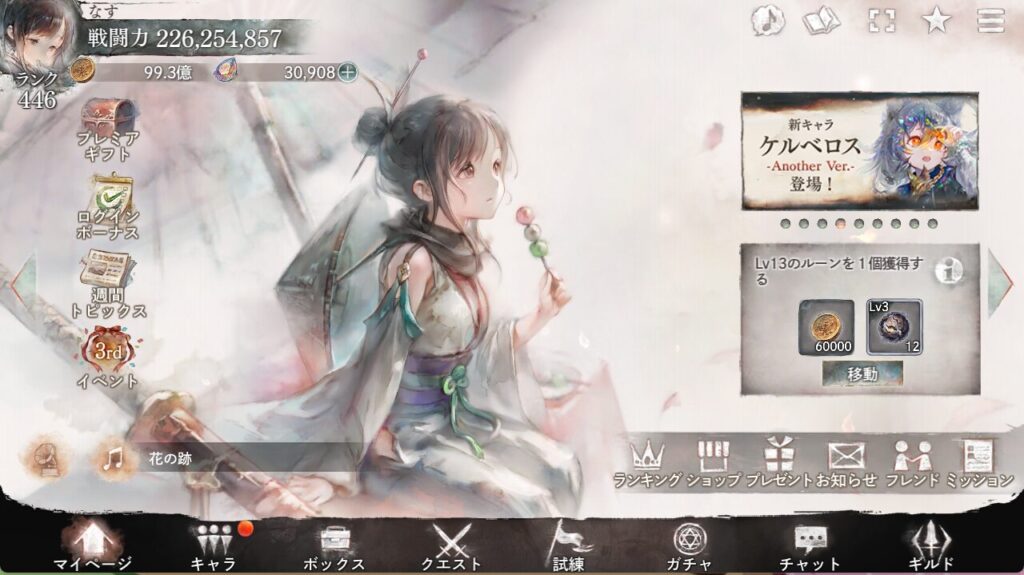The image size is (1024, 575).
Task: Open the プレミアギフト premium gift chest
Action: point(108,129)
